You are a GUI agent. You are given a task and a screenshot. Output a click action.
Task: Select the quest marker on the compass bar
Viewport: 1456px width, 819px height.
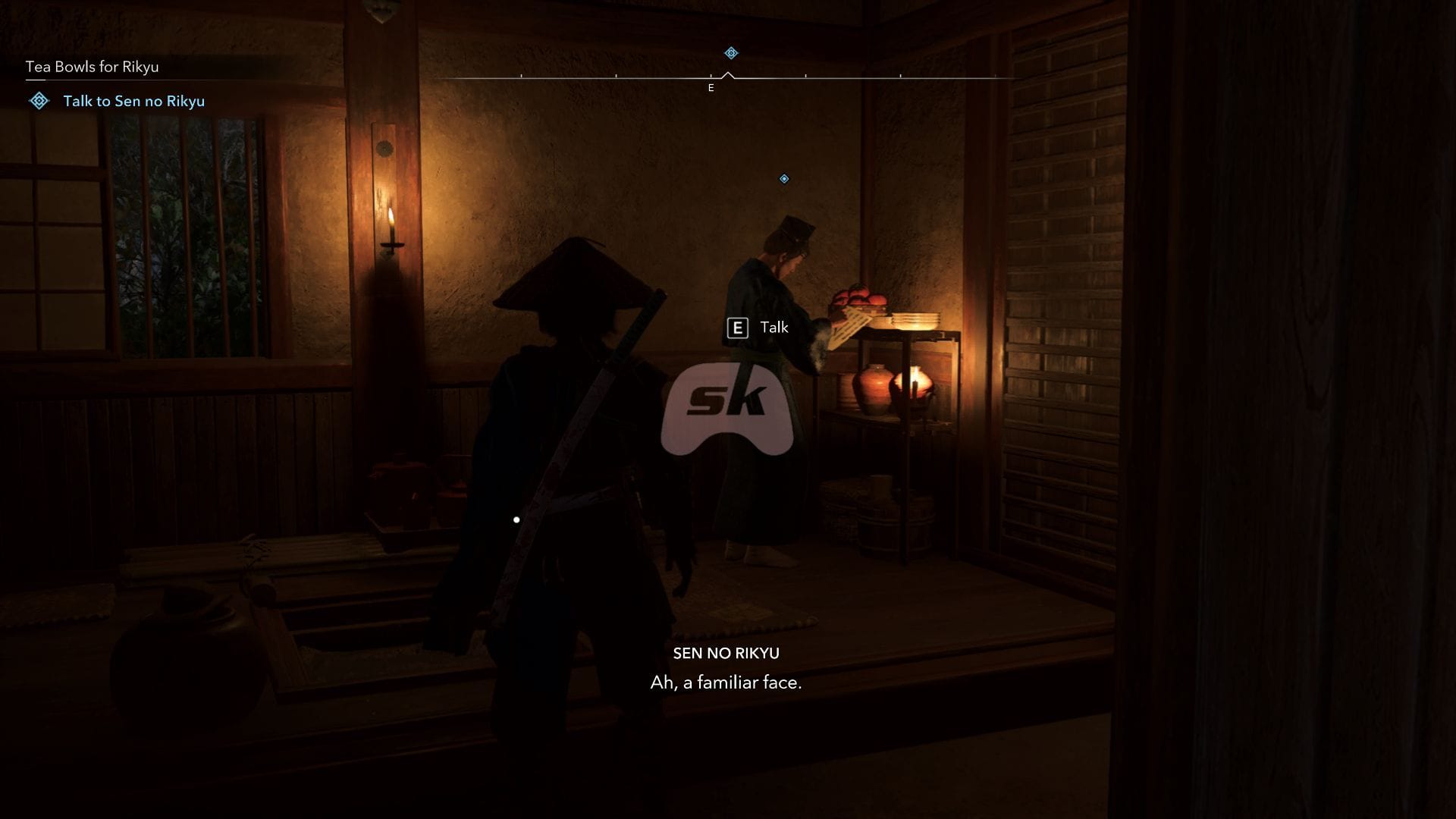click(x=731, y=53)
